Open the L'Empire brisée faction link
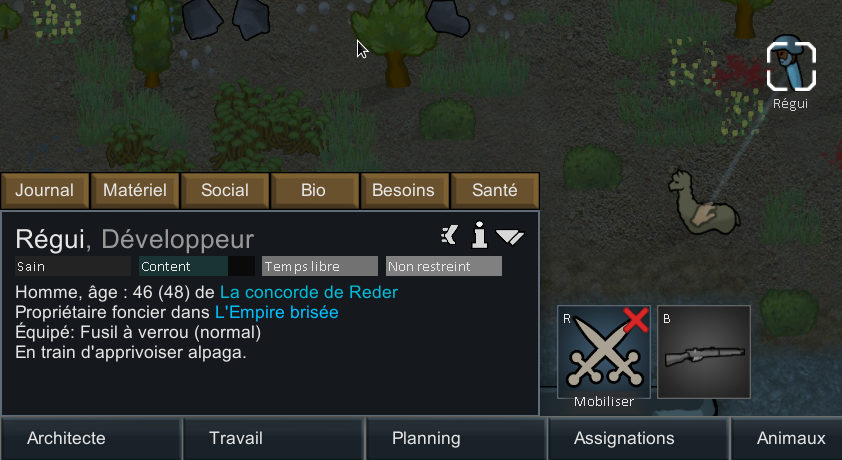The width and height of the screenshot is (842, 460). pos(277,312)
